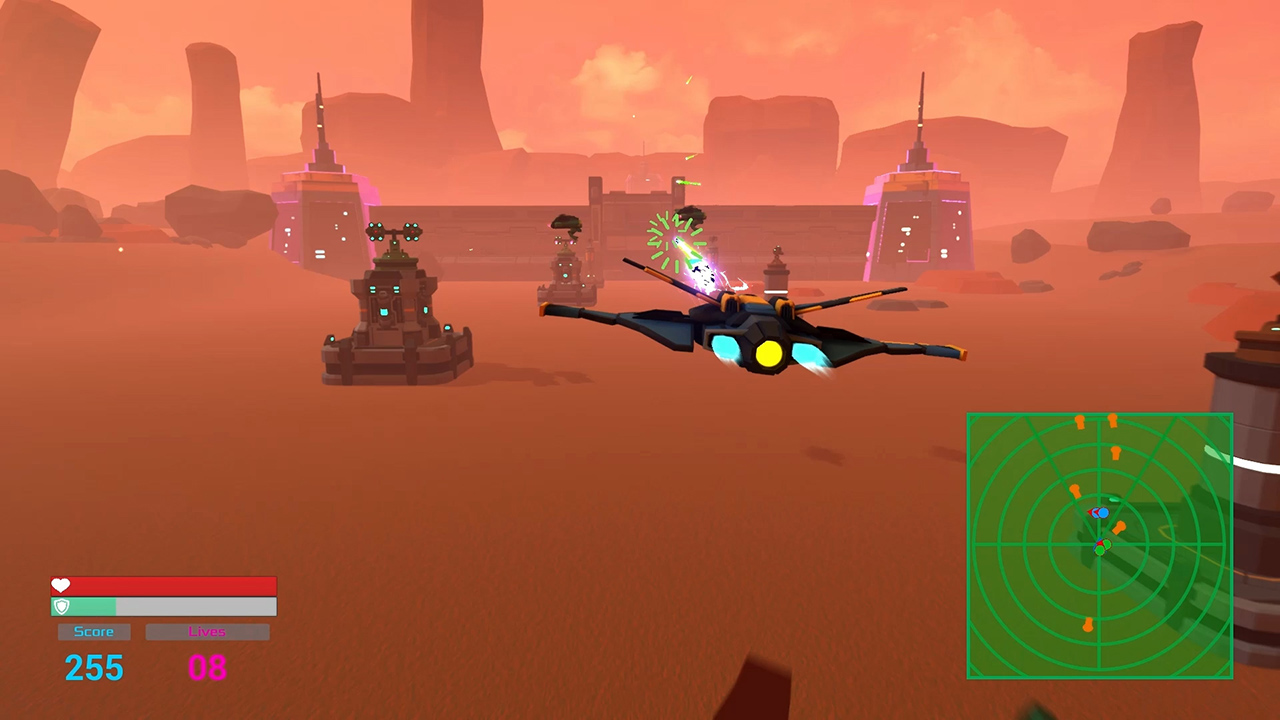Select the shield icon on the armor bar
The height and width of the screenshot is (720, 1280).
pos(60,606)
